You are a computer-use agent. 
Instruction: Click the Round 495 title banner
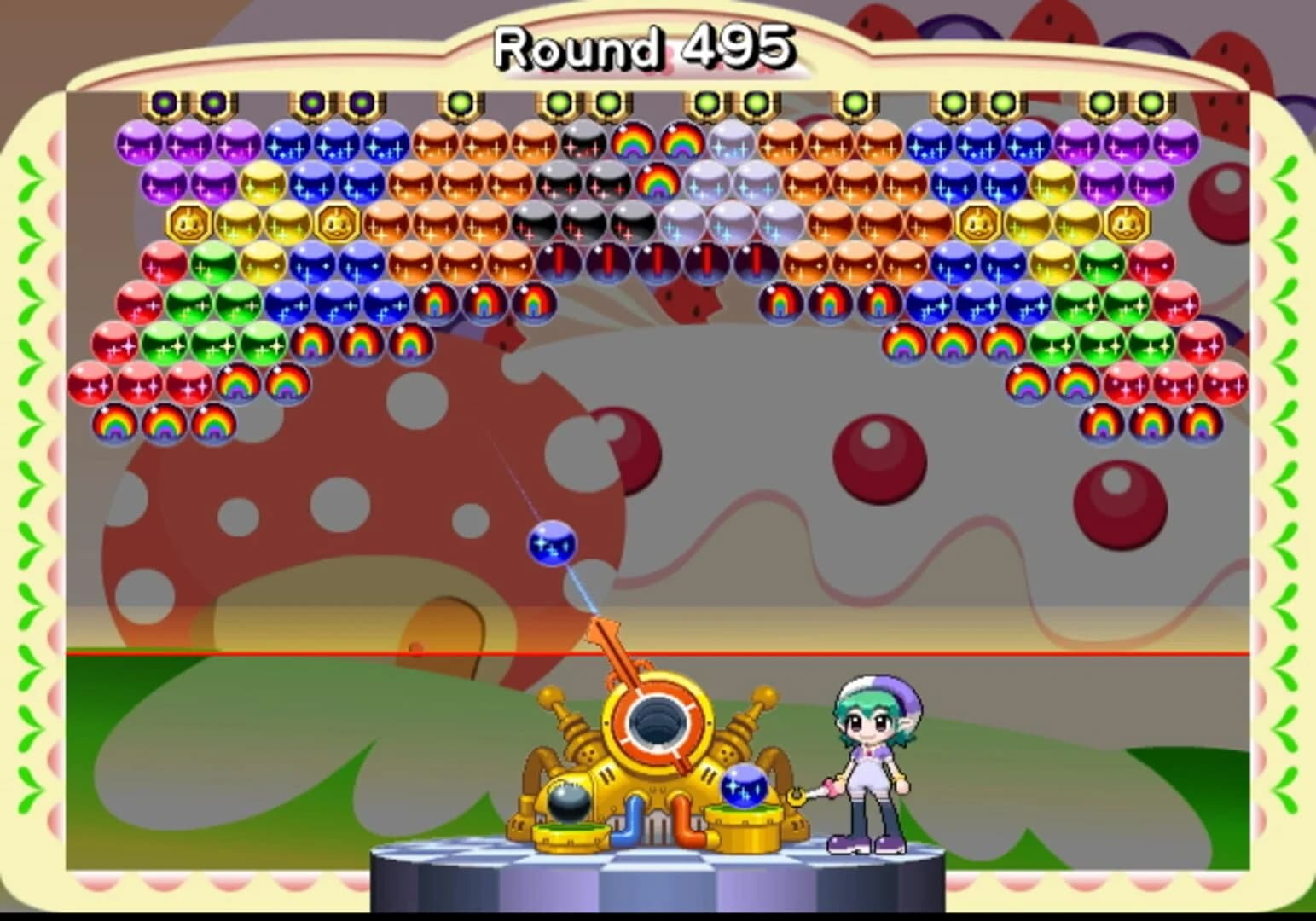click(x=644, y=47)
